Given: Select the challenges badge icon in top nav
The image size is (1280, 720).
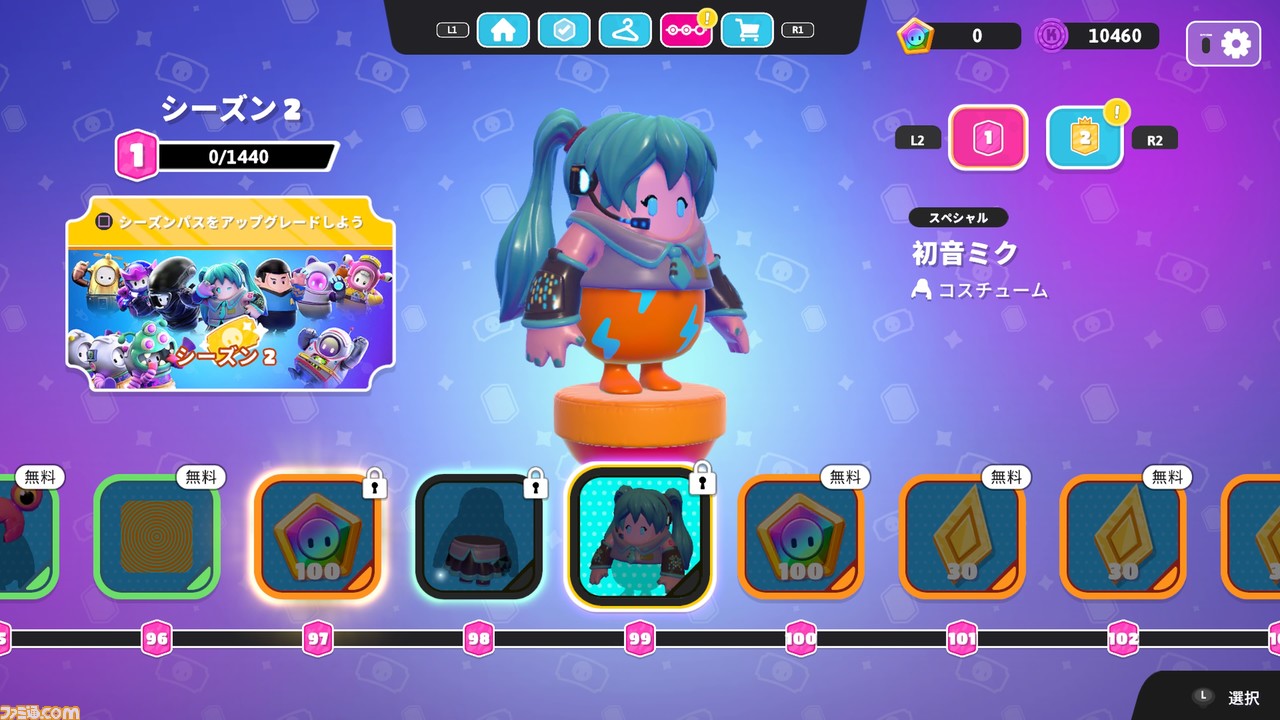Looking at the screenshot, I should [x=564, y=30].
